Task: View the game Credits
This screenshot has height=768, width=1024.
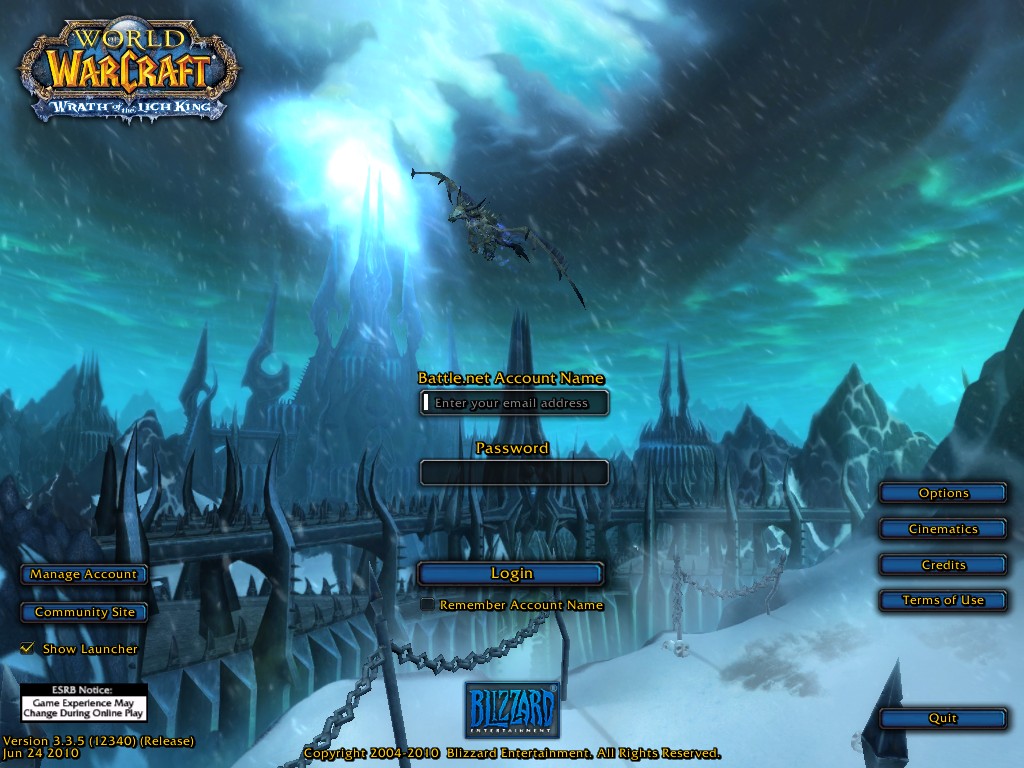Action: pos(943,565)
